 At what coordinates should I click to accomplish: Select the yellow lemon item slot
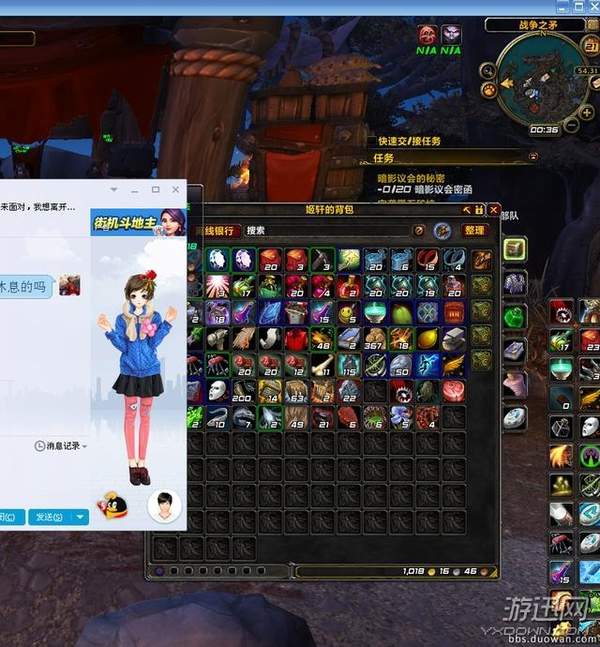[x=426, y=338]
